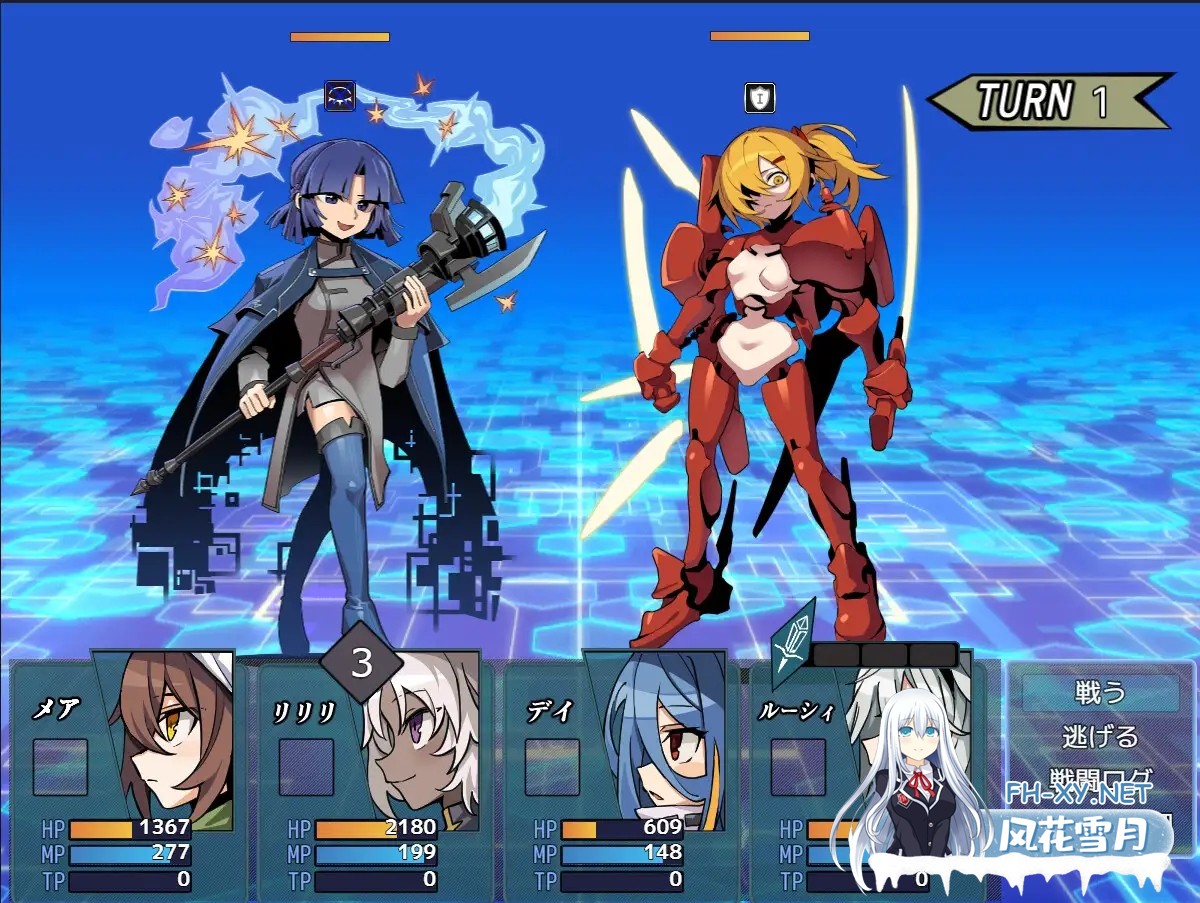Click the eye status icon above the blue-haired enemy

tap(340, 97)
